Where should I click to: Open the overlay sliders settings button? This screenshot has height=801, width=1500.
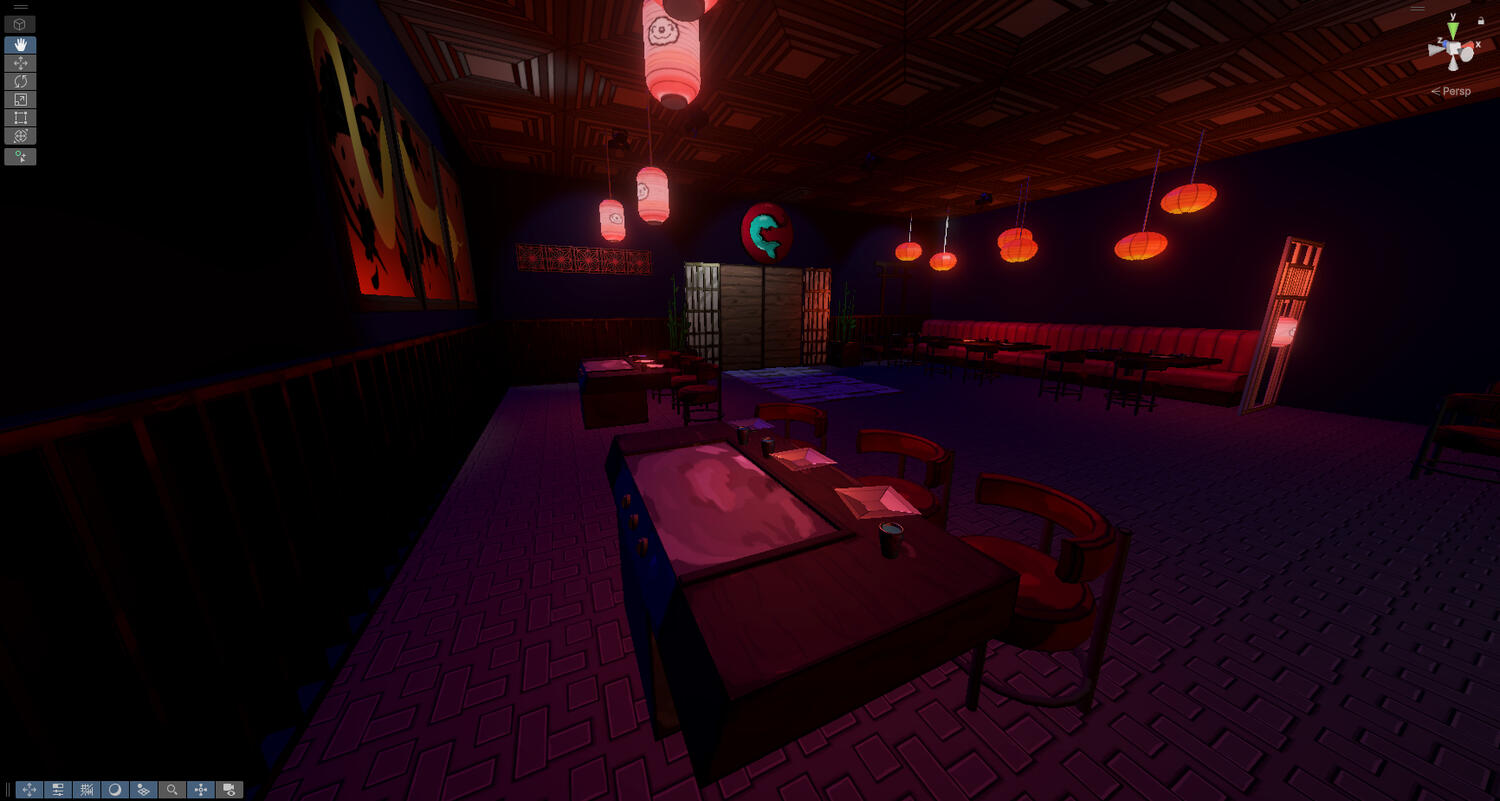58,789
